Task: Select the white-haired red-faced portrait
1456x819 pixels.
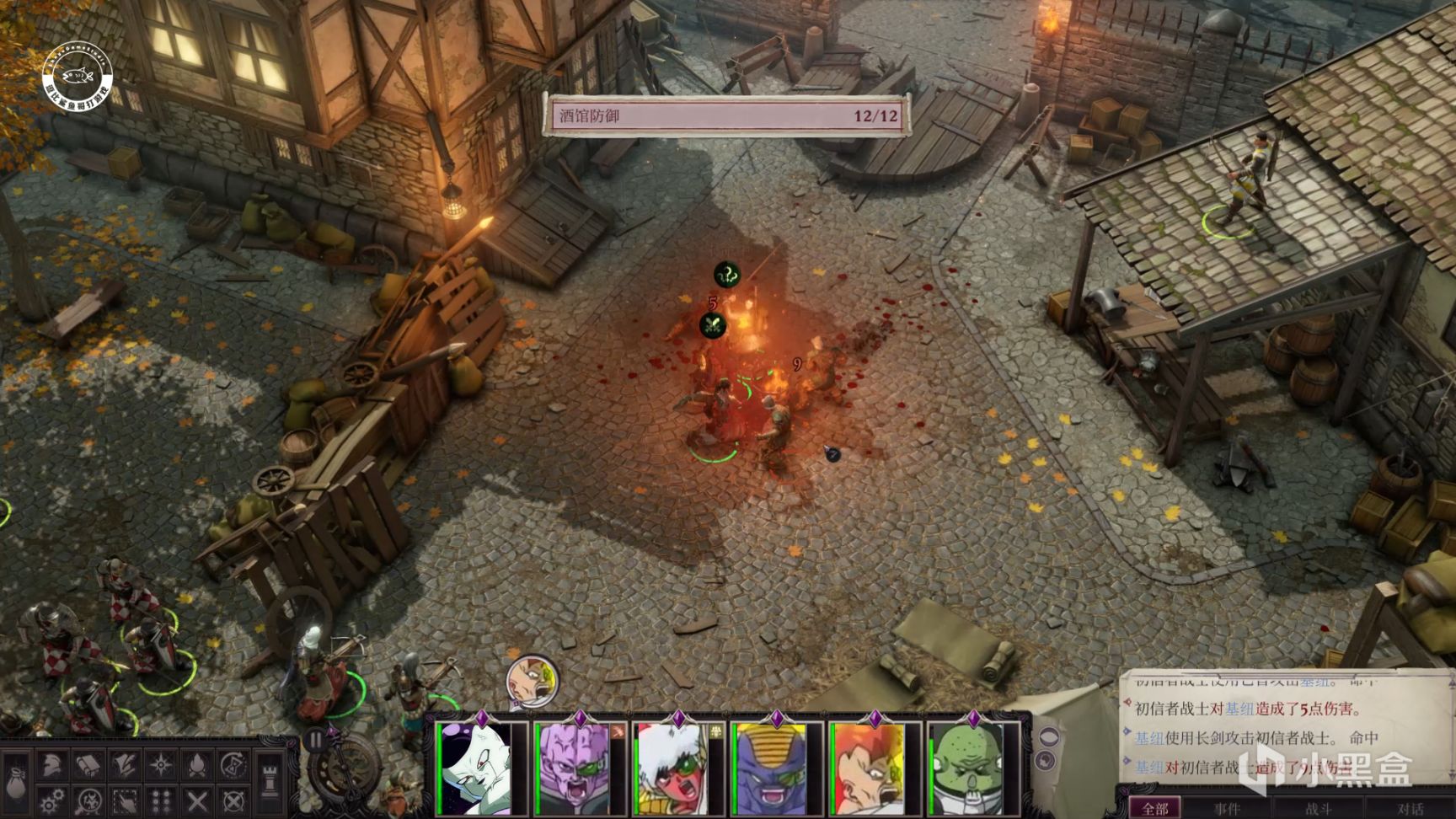Action: tap(677, 768)
